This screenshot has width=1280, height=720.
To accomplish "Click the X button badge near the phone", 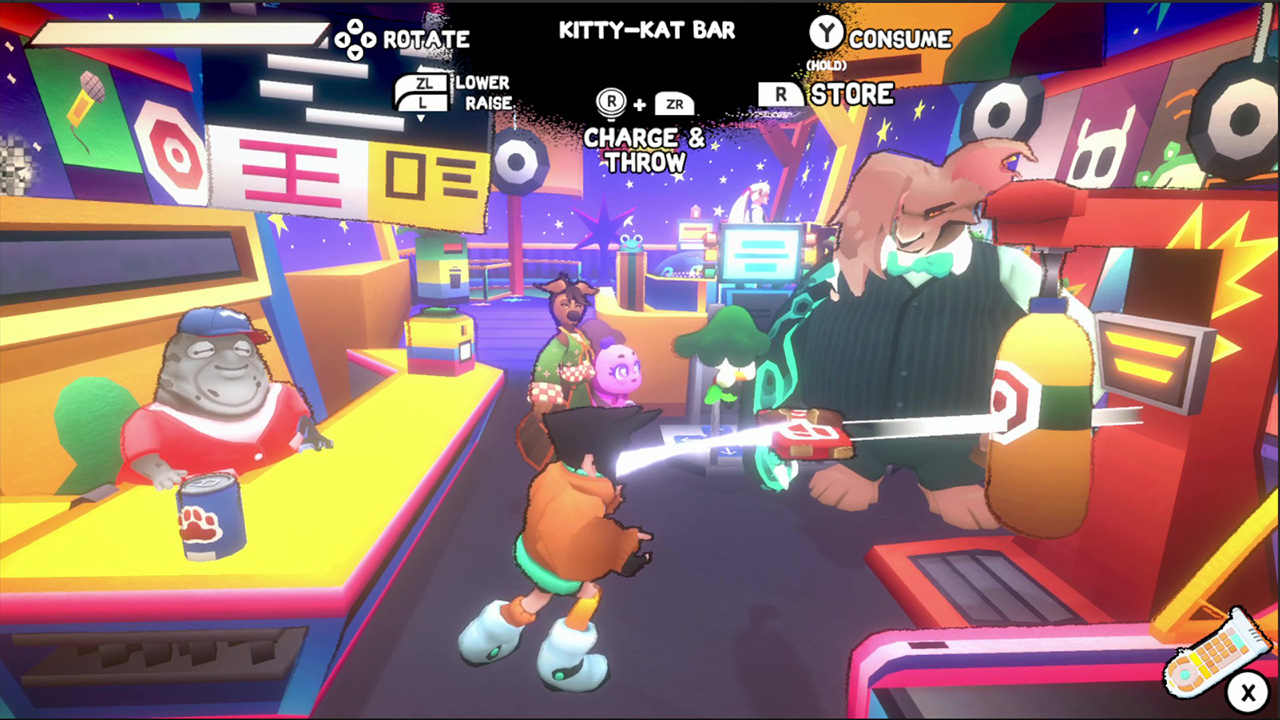I will [1248, 692].
